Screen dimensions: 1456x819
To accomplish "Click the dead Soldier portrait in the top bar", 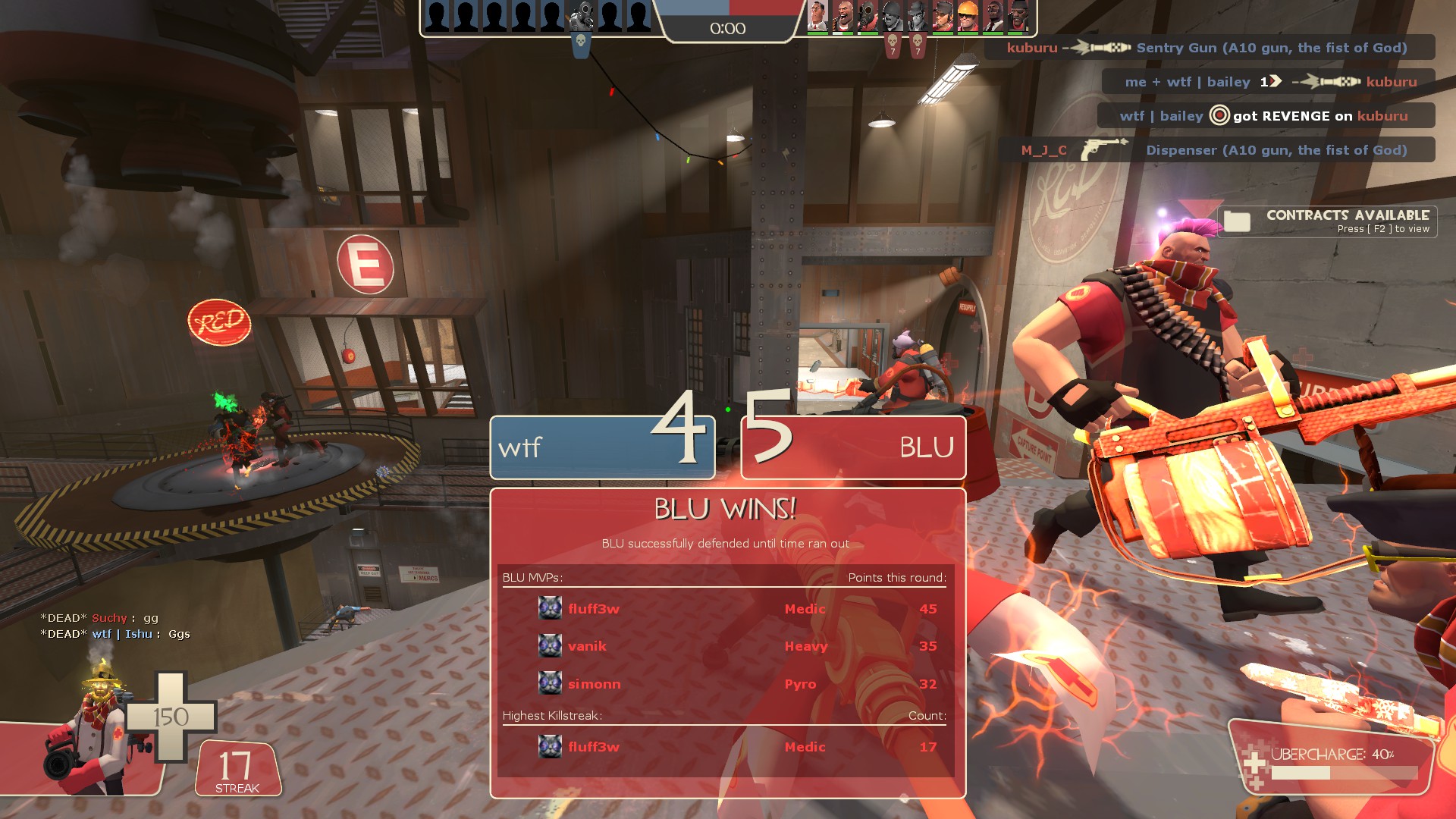I will pos(893,17).
